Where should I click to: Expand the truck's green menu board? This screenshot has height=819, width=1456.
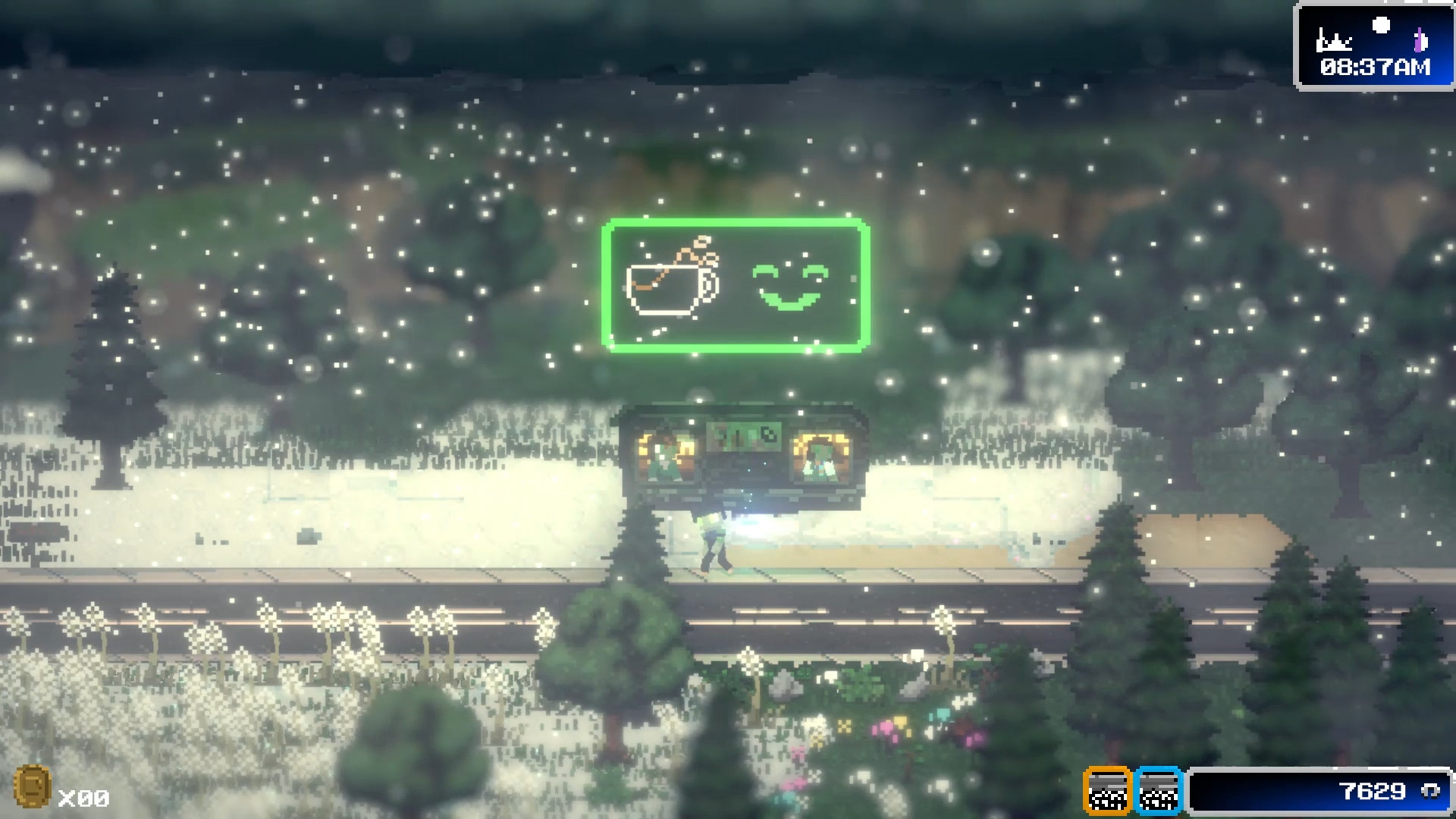(x=743, y=436)
